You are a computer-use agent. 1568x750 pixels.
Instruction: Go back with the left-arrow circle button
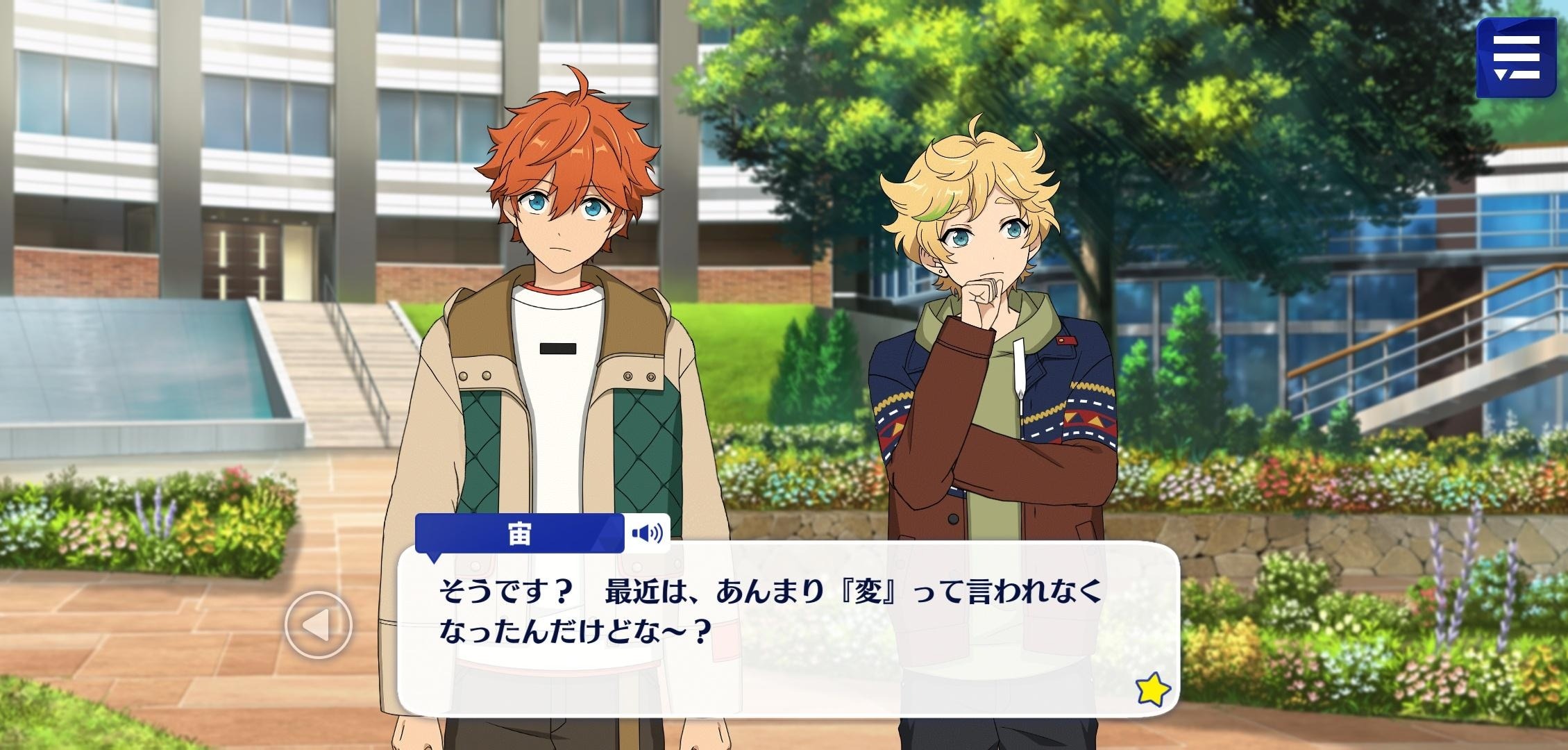[319, 625]
